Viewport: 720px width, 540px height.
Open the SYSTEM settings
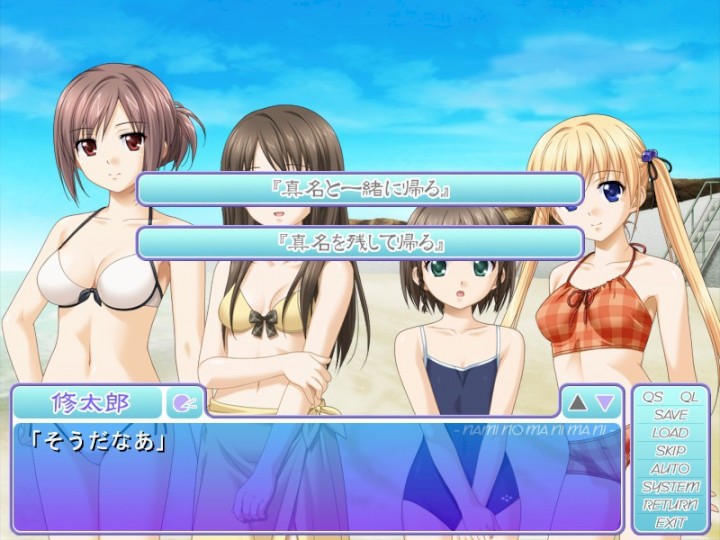[670, 487]
